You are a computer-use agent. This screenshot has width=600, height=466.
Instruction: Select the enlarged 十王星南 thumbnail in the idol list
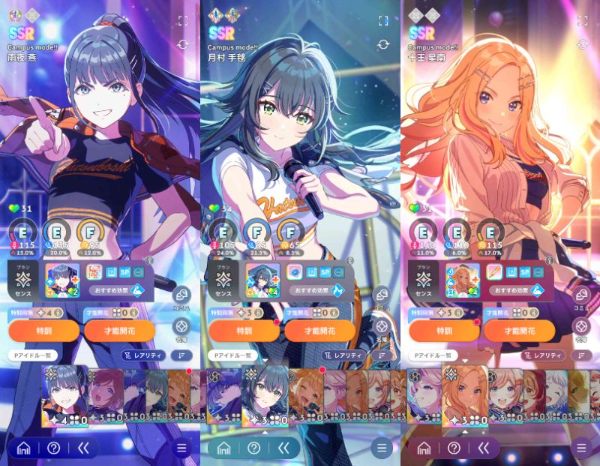click(465, 396)
